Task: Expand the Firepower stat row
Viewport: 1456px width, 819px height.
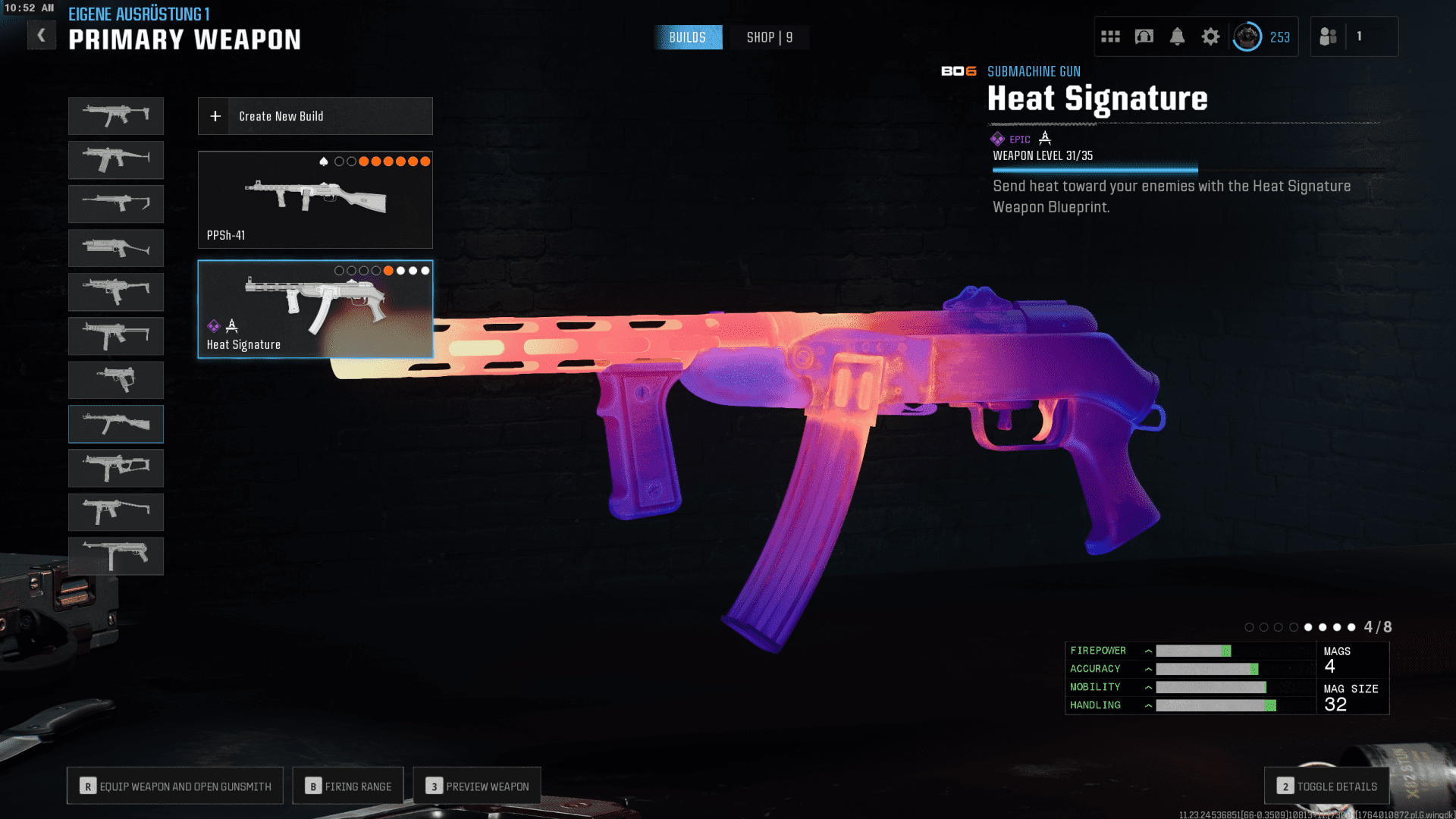Action: (1148, 651)
